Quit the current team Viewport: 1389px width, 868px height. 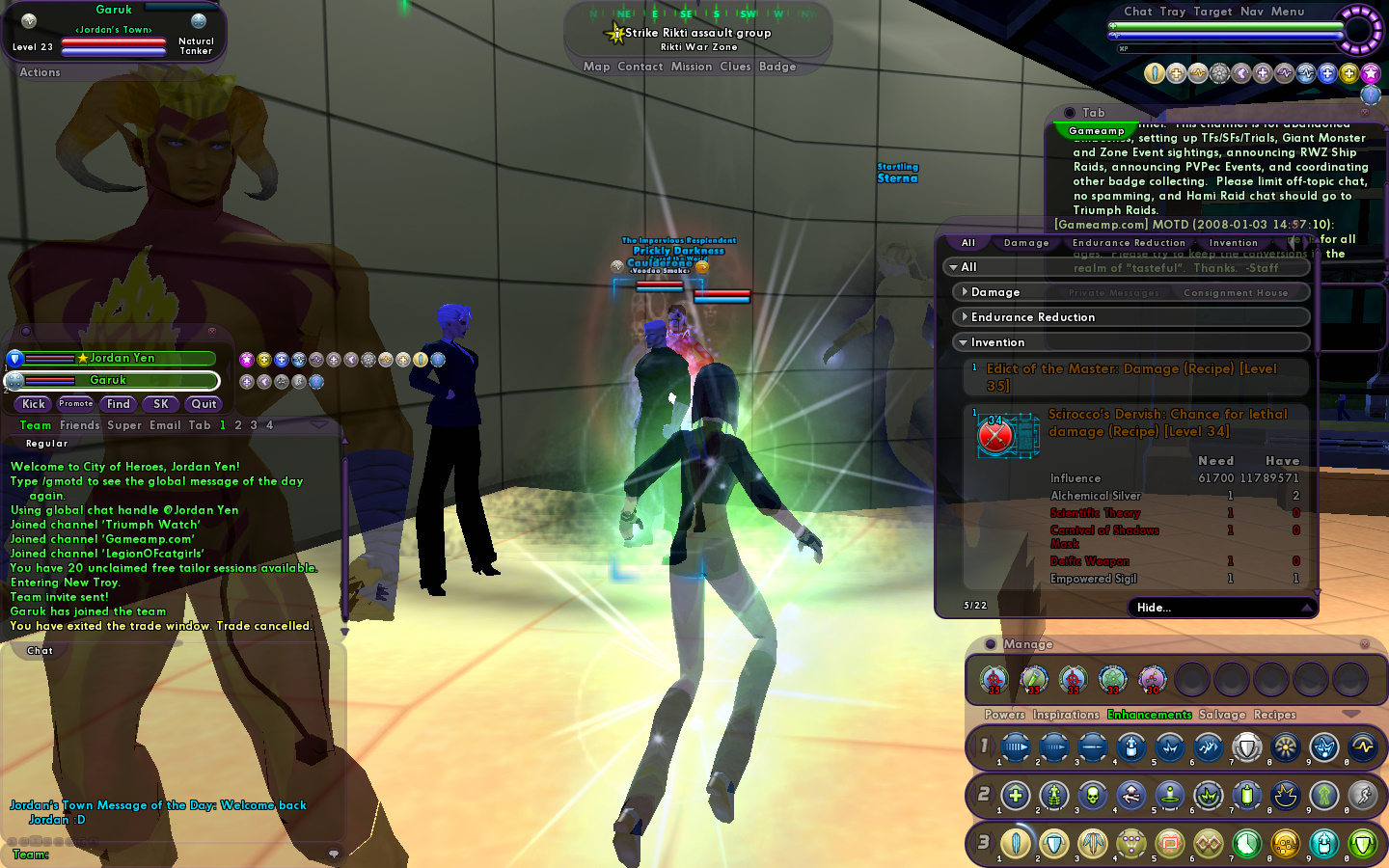[204, 404]
